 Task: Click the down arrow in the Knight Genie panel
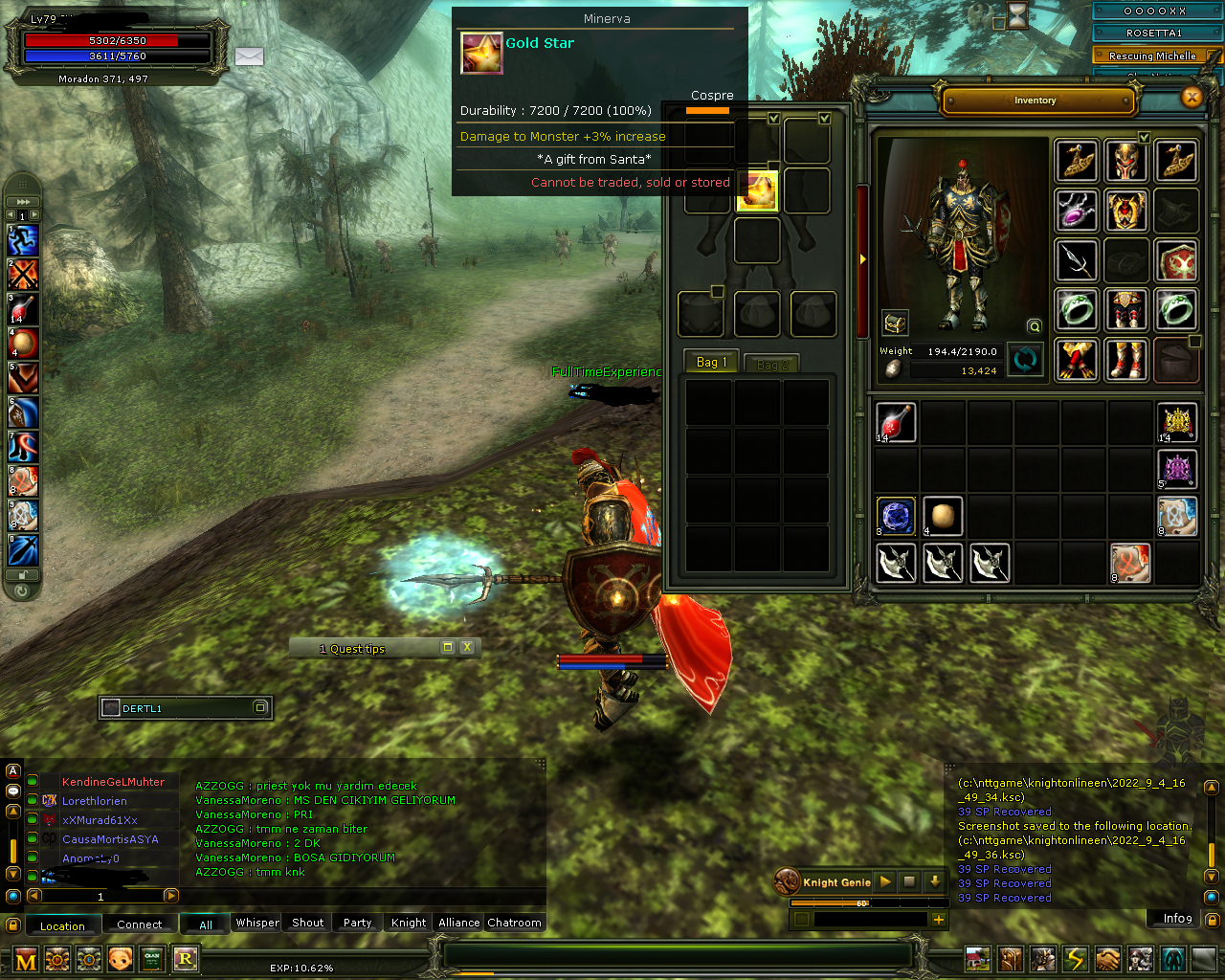click(x=933, y=881)
